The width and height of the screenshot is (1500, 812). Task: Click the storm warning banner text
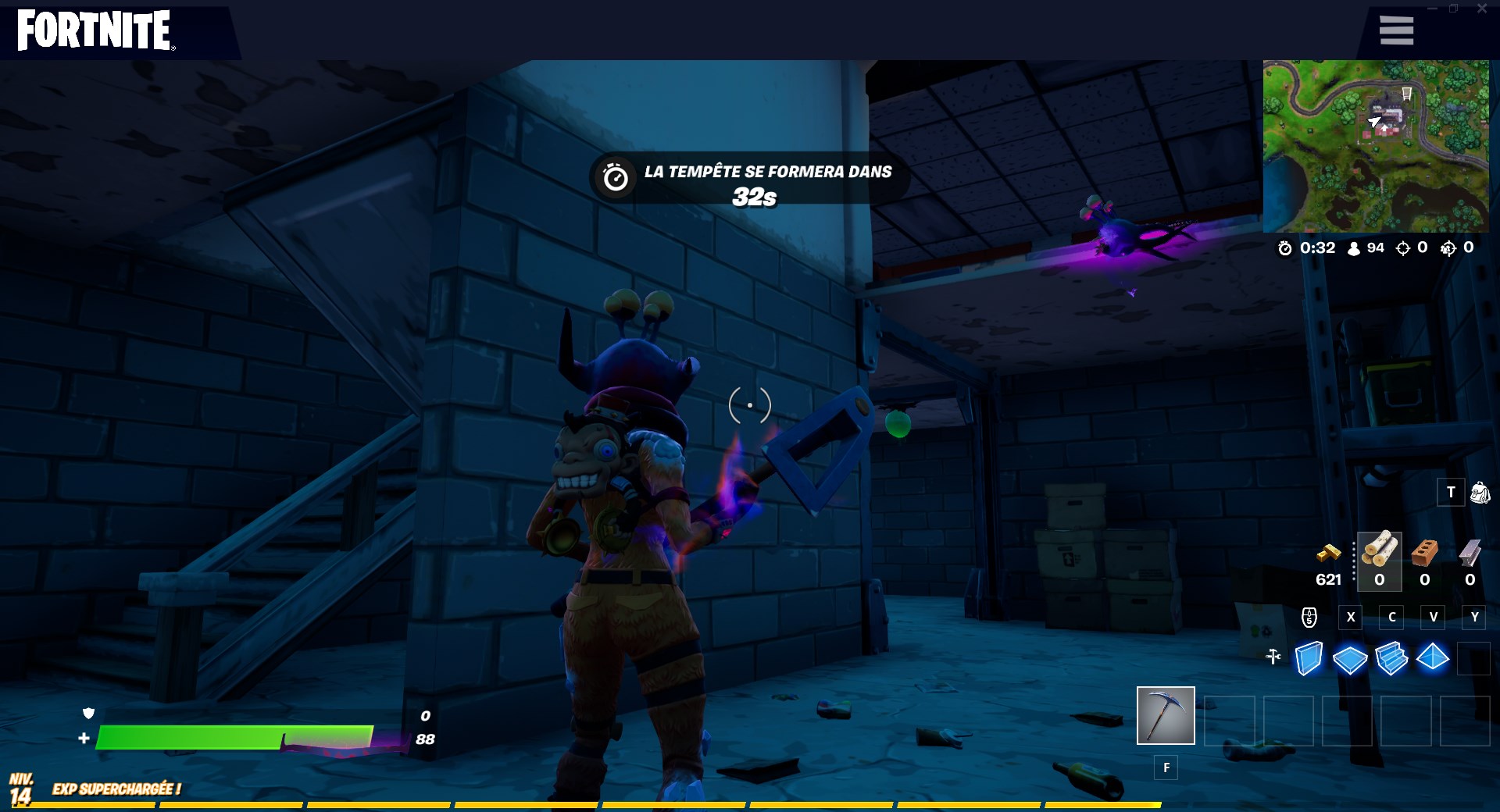point(766,173)
